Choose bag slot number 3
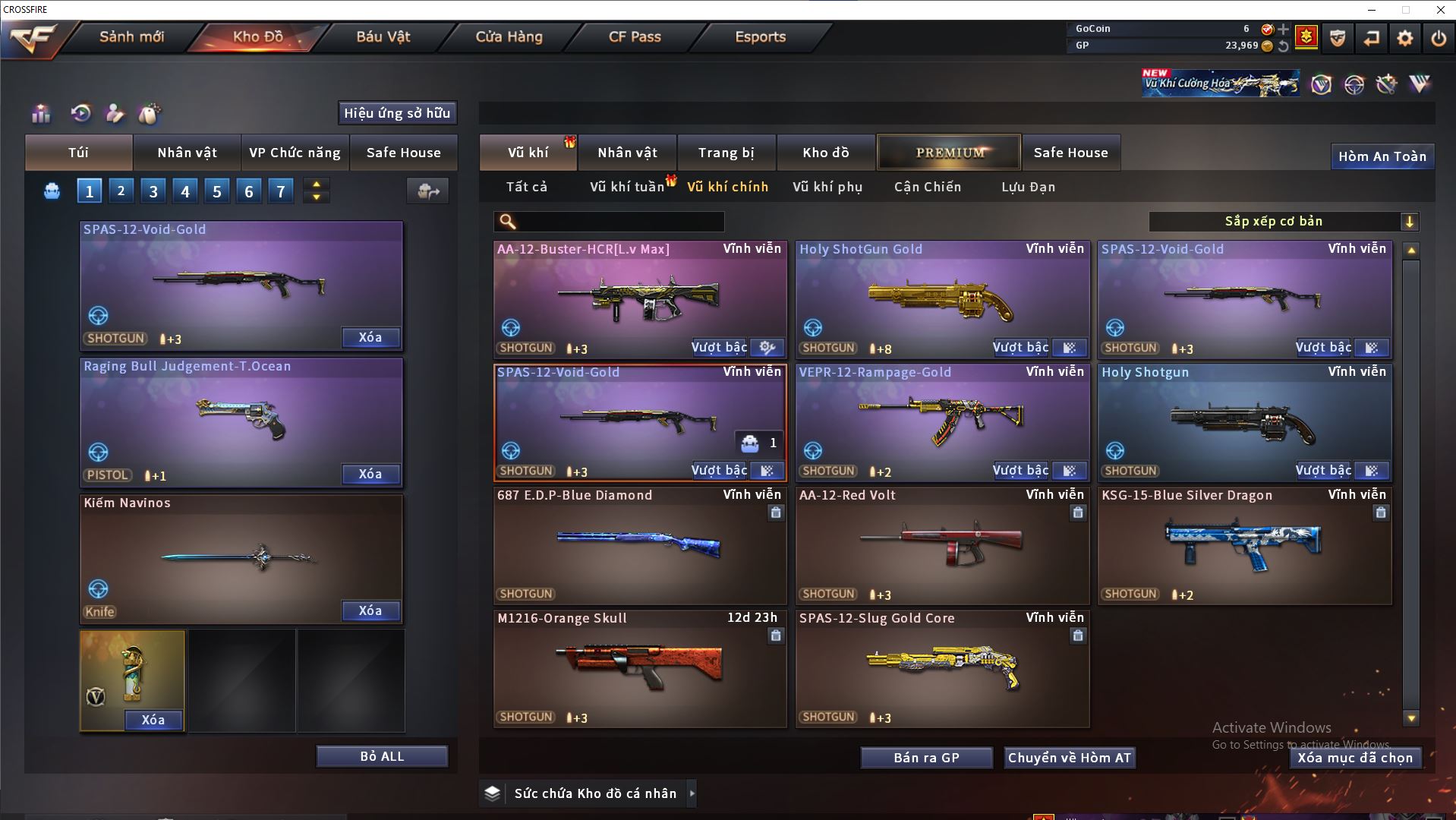Screen dimensions: 1456x820 click(x=153, y=191)
